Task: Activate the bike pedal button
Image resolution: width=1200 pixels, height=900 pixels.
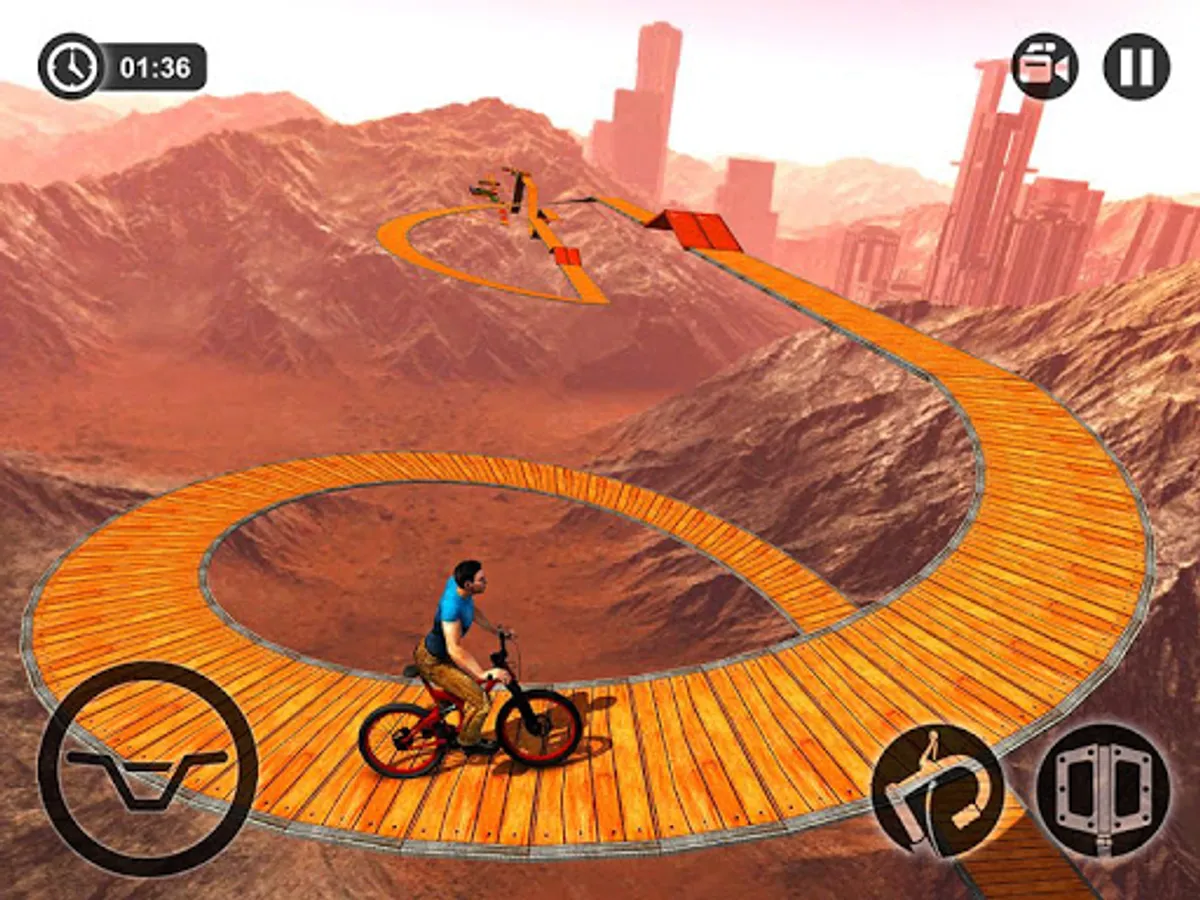Action: tap(1102, 790)
